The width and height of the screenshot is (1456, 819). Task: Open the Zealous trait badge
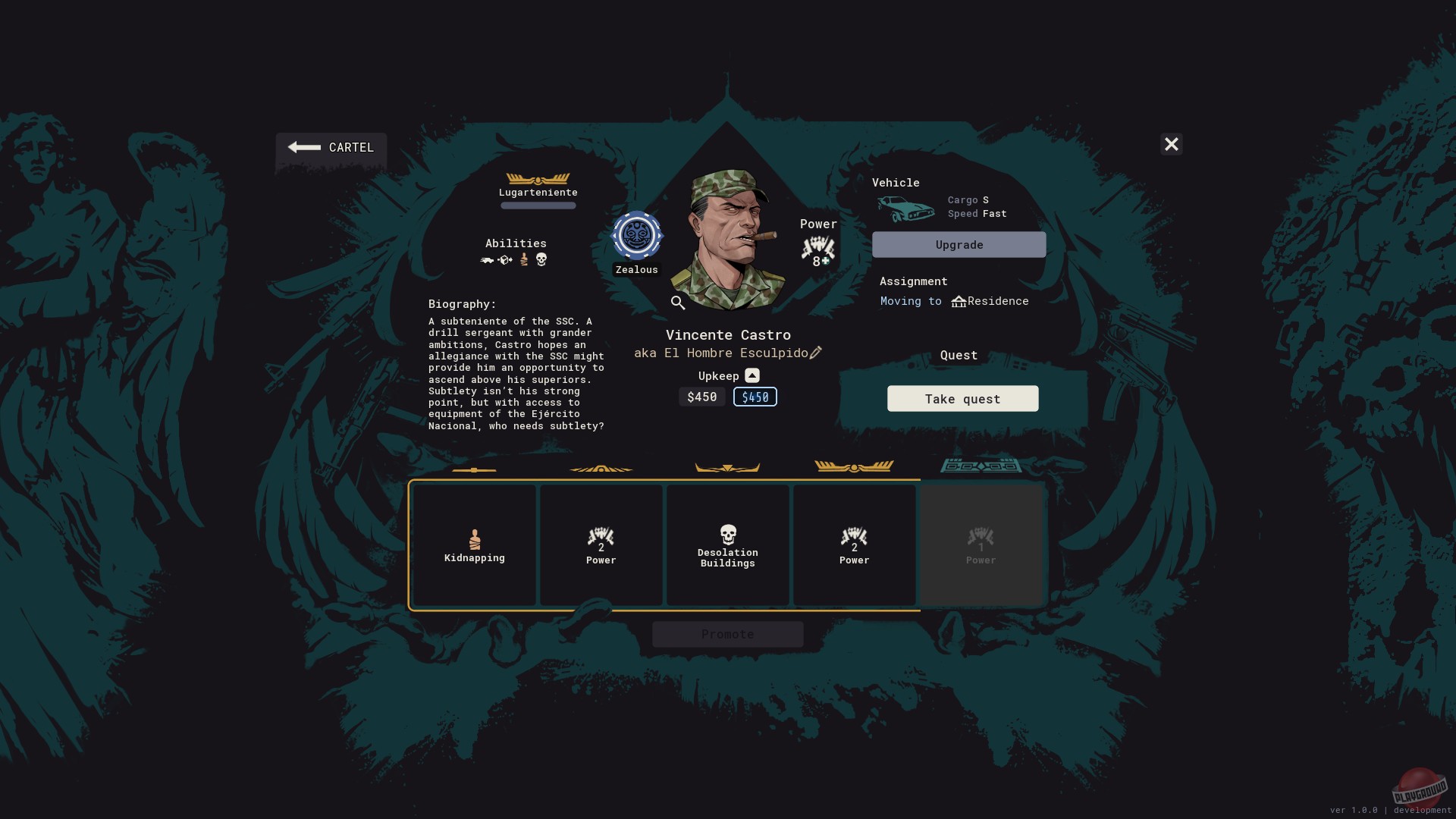click(x=636, y=235)
